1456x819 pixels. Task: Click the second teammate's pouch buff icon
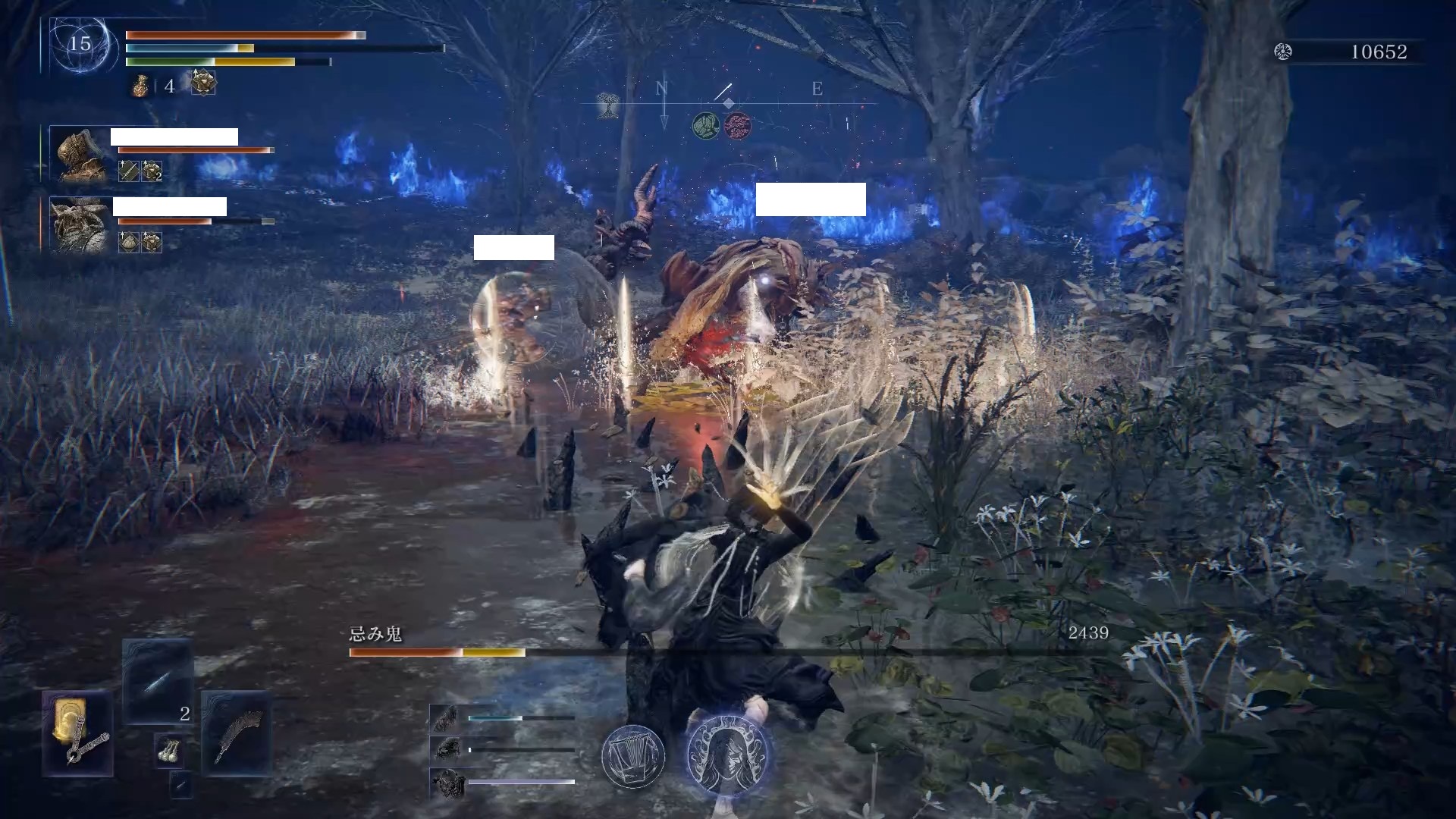pyautogui.click(x=129, y=242)
